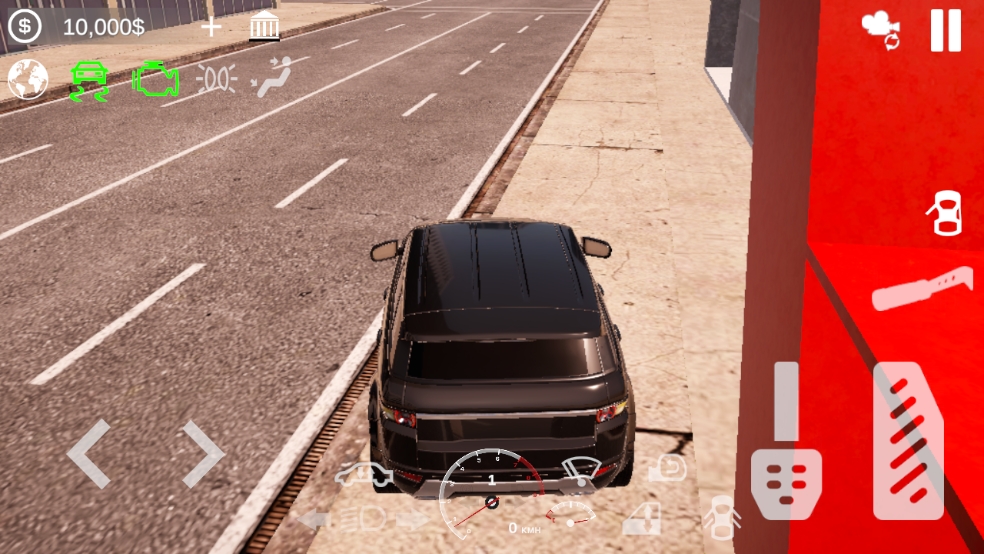This screenshot has width=984, height=554.
Task: Tap the seated driver air-flow icon
Action: click(x=271, y=79)
